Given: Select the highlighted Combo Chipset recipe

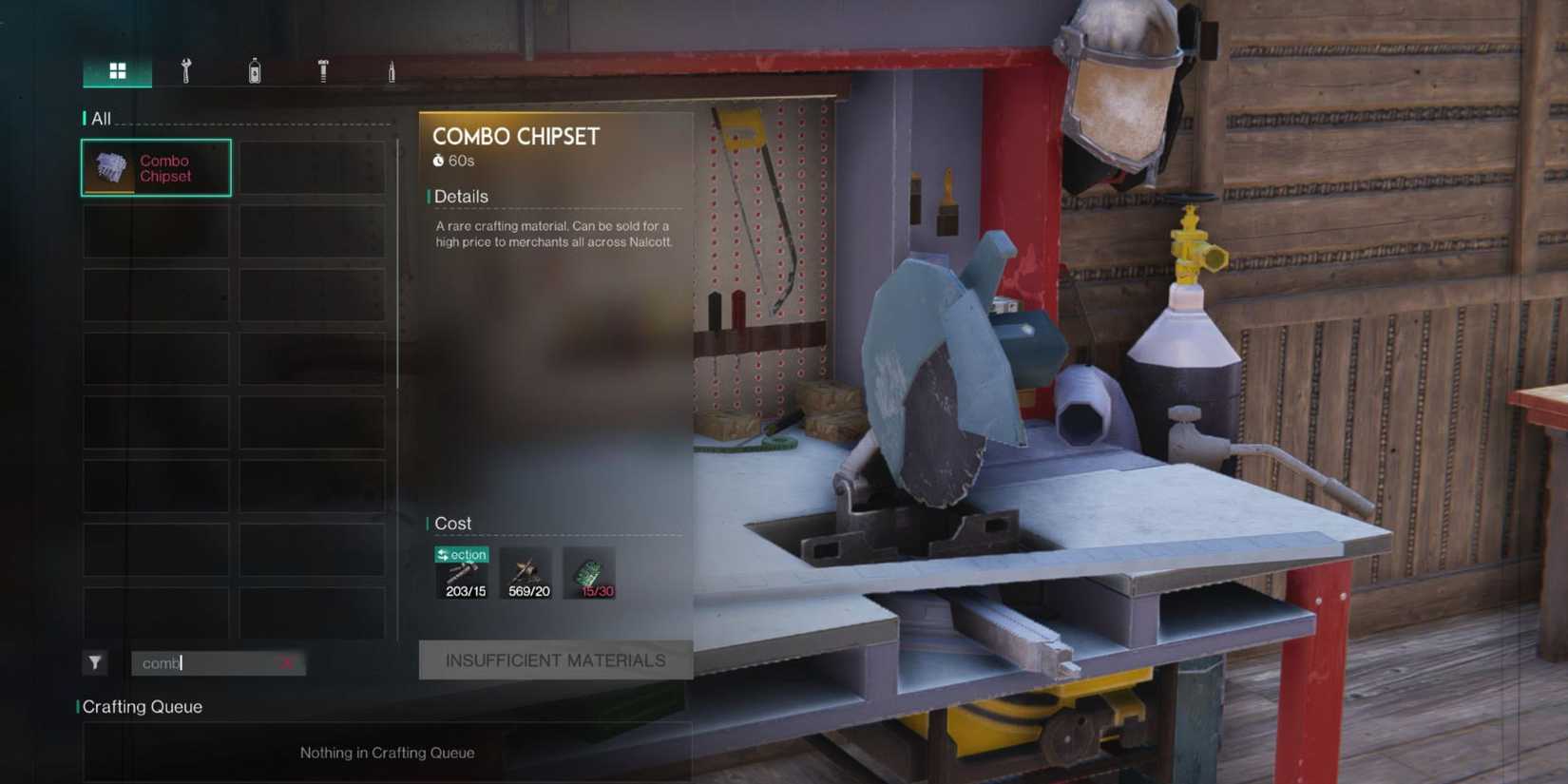Looking at the screenshot, I should [155, 167].
